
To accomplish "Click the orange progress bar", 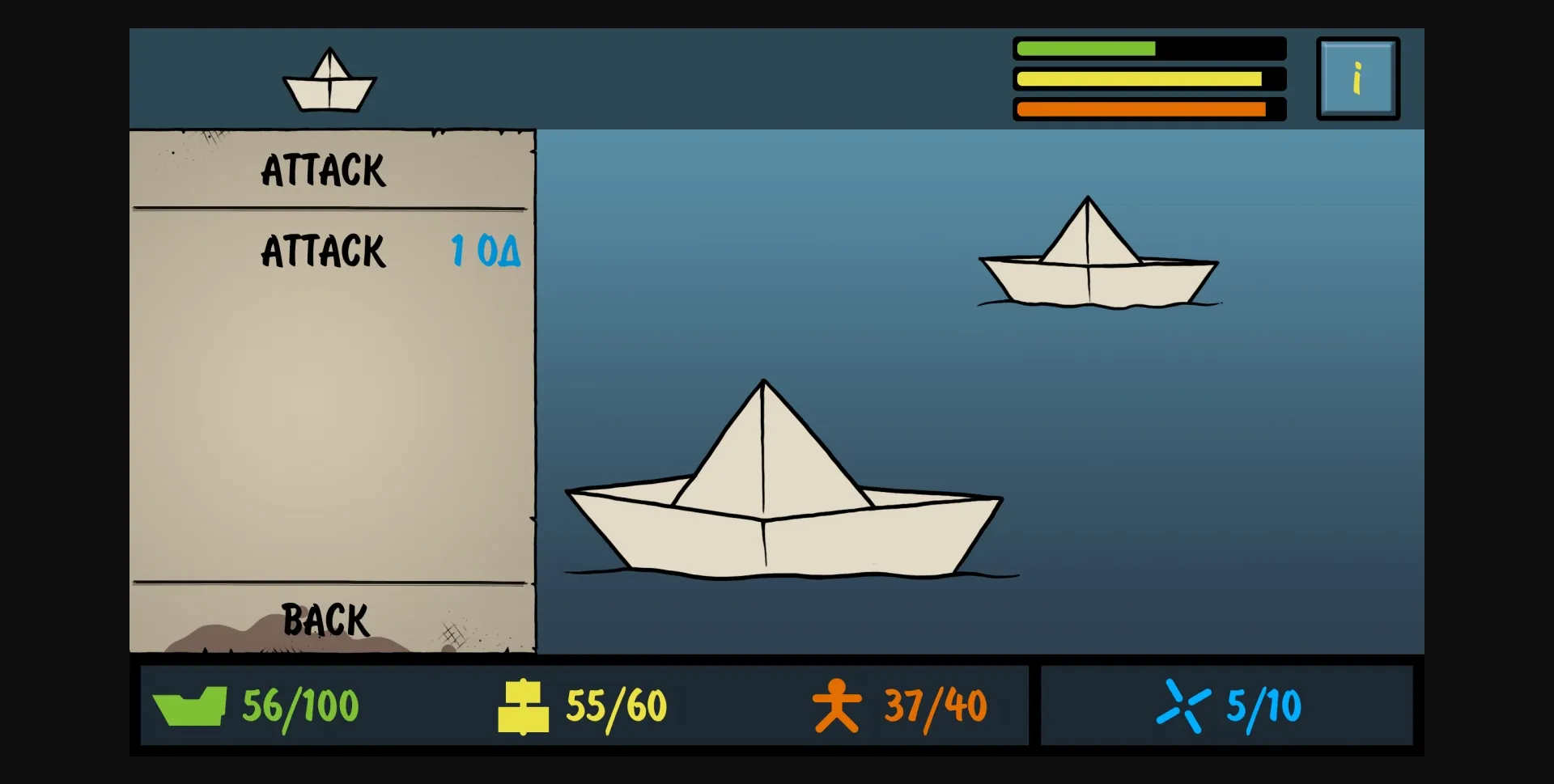I will coord(1147,108).
